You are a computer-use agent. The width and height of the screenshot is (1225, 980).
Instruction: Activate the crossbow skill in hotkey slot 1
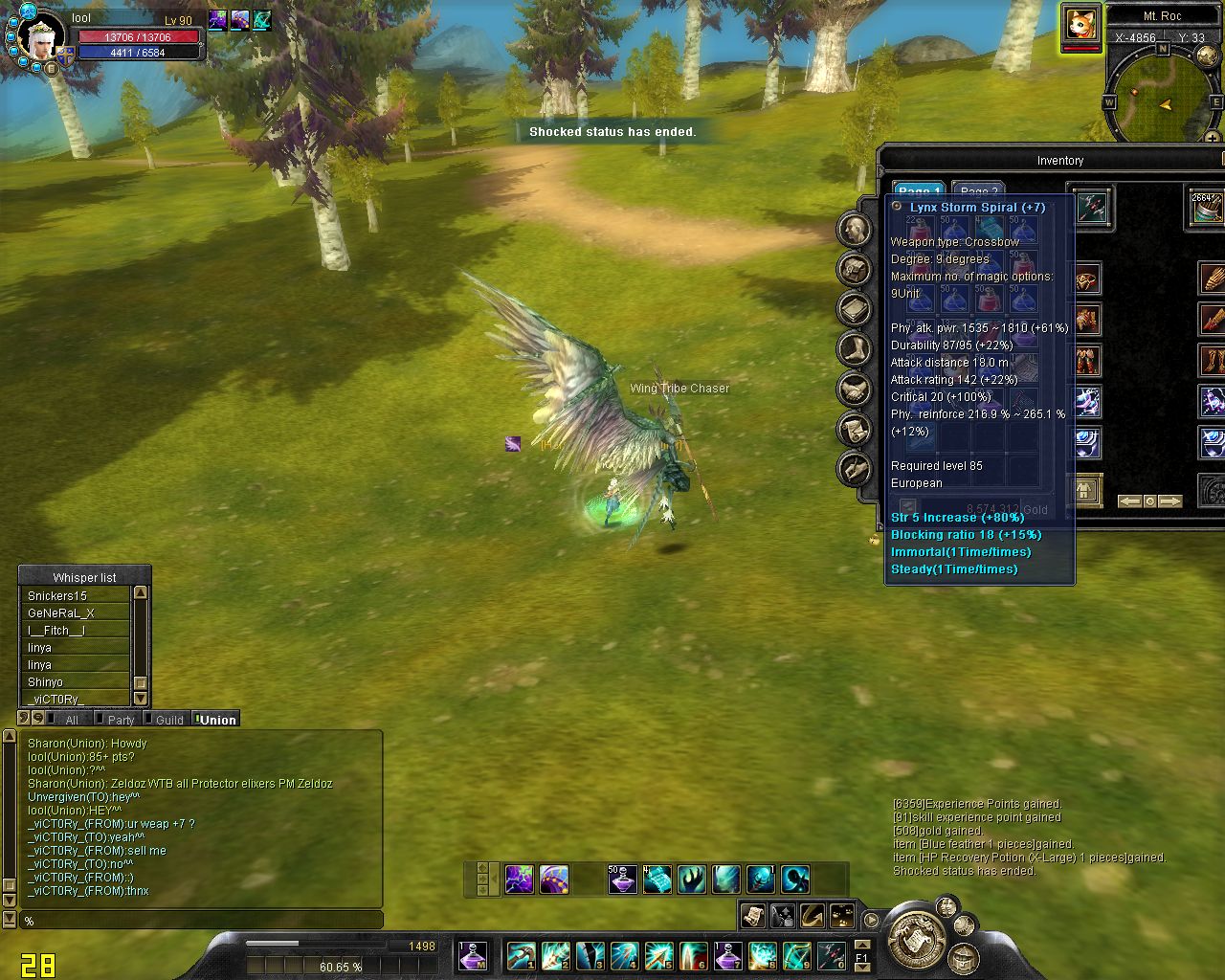pos(521,955)
